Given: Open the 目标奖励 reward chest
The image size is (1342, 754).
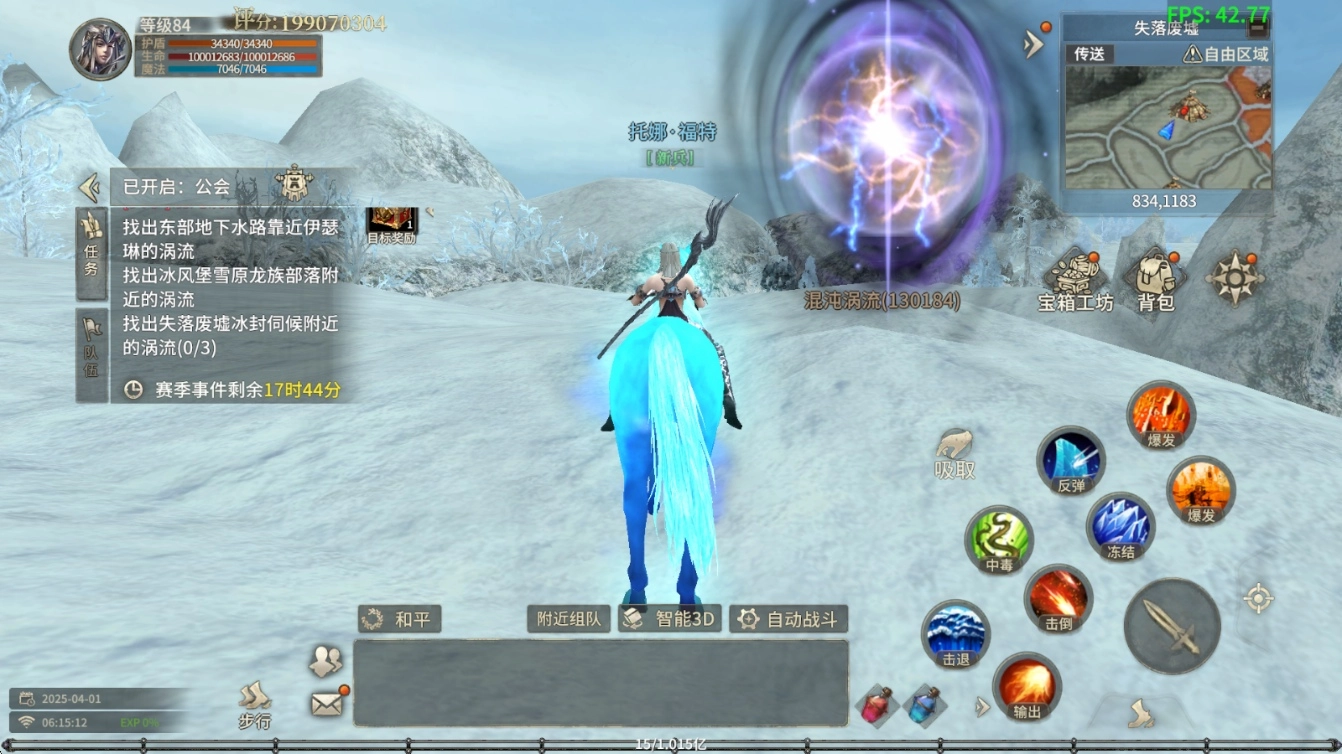Looking at the screenshot, I should 391,224.
